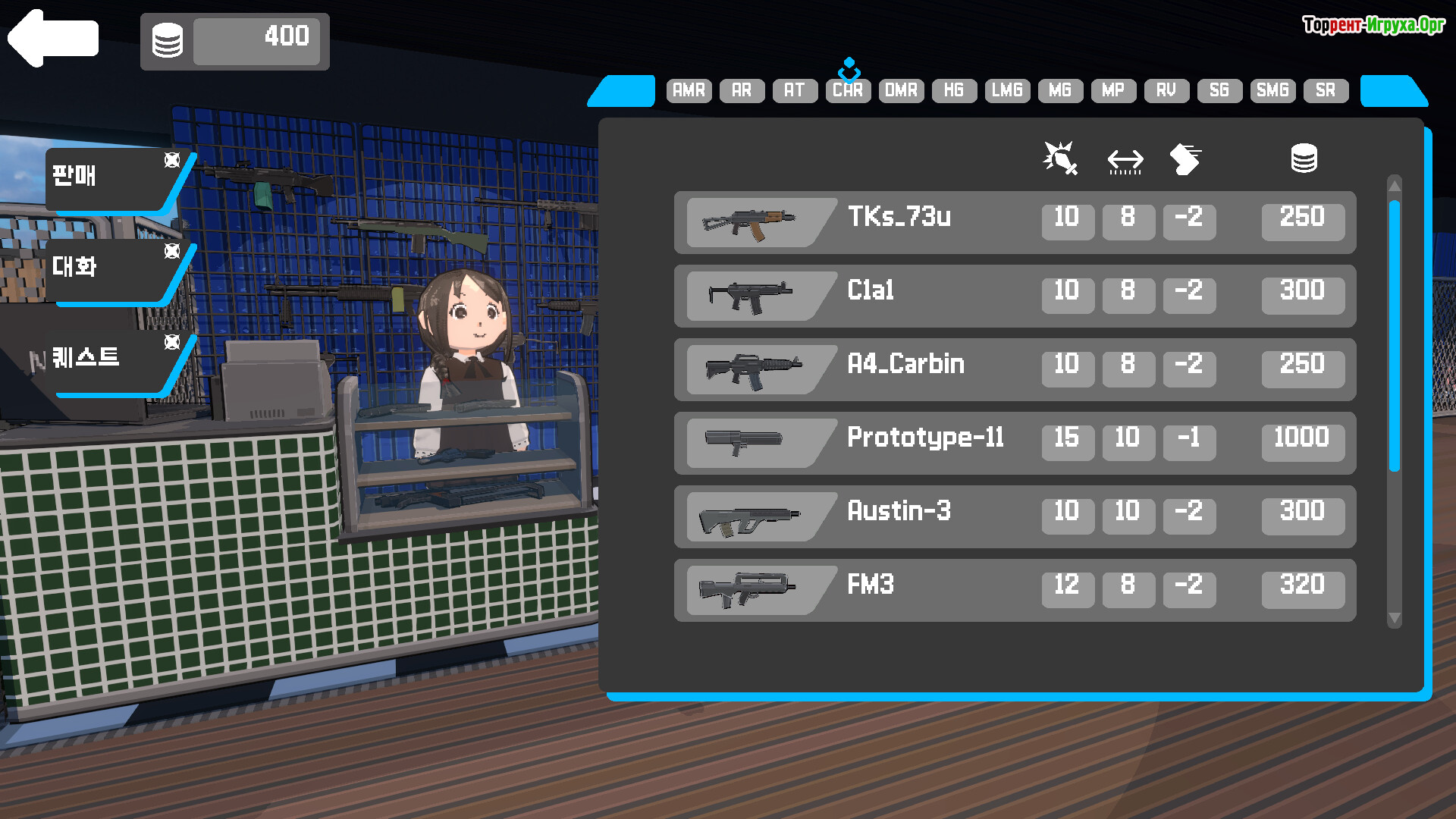The width and height of the screenshot is (1456, 819).
Task: Select the AT category tab
Action: [x=794, y=90]
